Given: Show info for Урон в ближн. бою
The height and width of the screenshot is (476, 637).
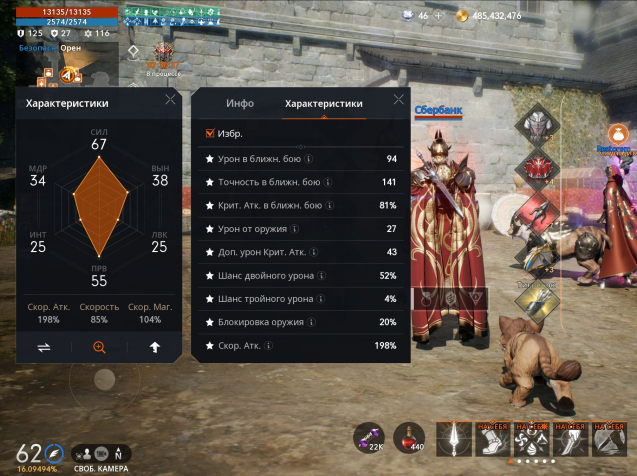Looking at the screenshot, I should [308, 159].
